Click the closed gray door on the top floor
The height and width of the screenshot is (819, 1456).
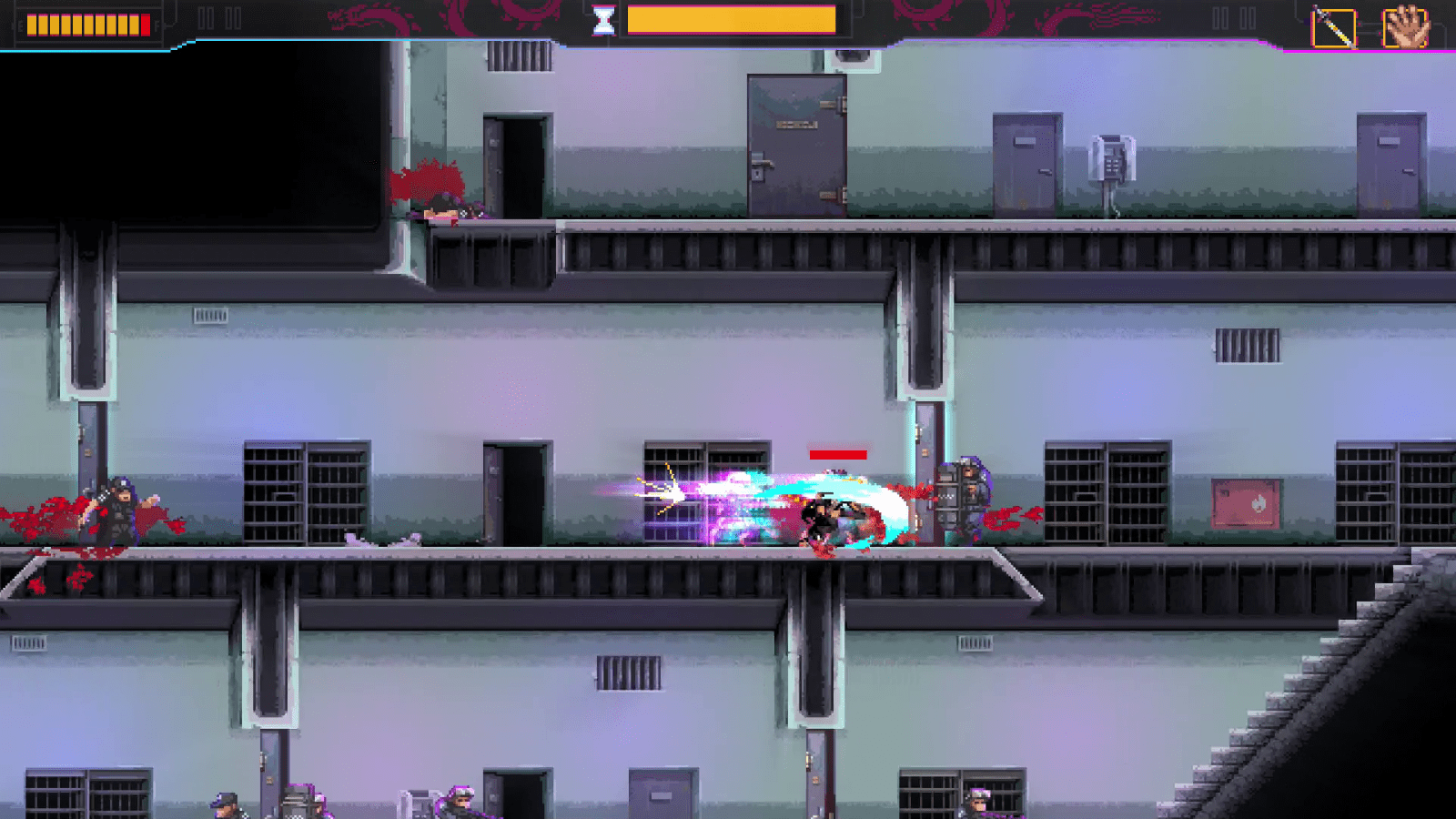click(x=799, y=146)
